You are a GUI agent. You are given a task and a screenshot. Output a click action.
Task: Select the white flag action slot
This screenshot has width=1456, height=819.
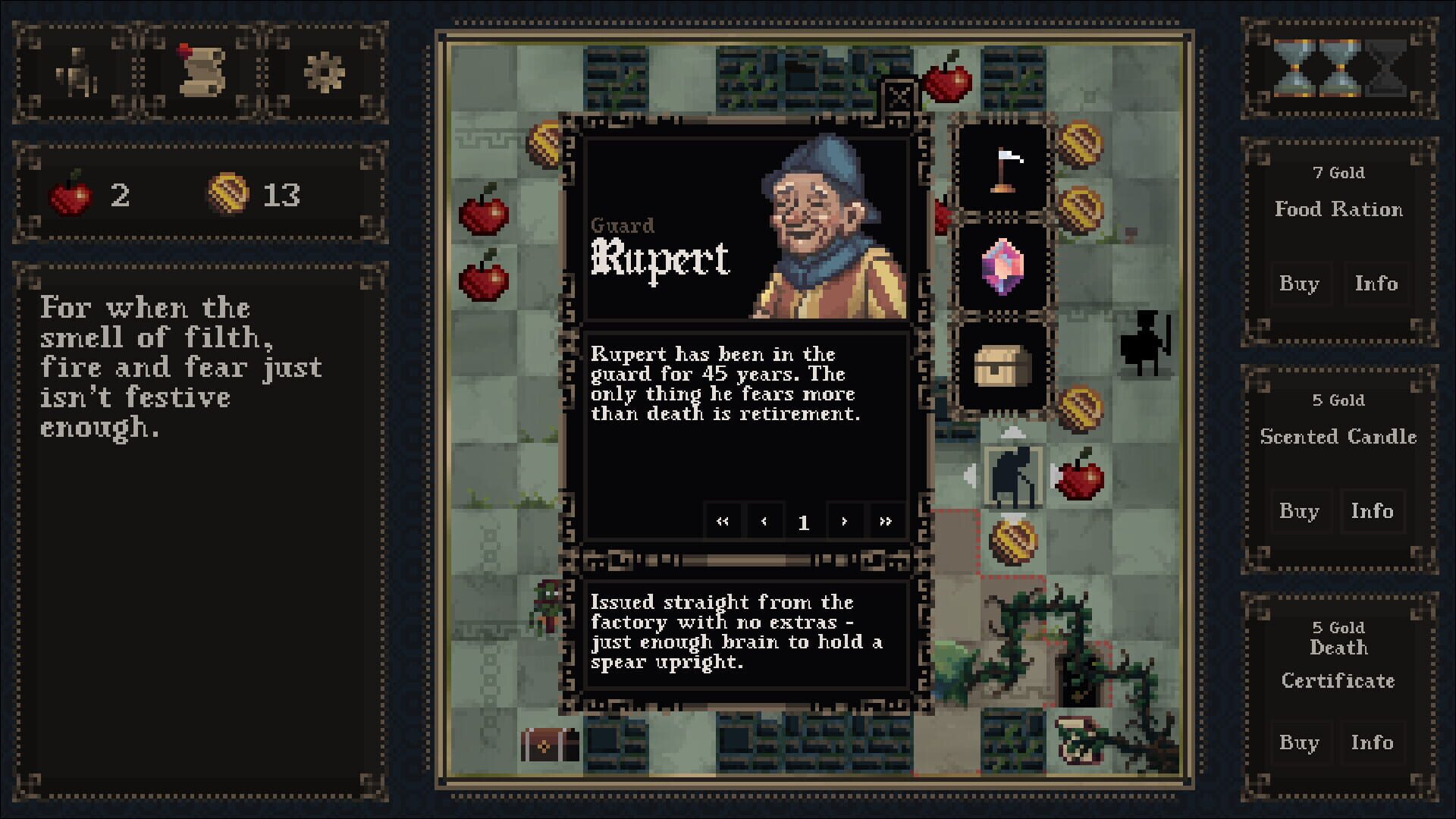[x=1003, y=170]
